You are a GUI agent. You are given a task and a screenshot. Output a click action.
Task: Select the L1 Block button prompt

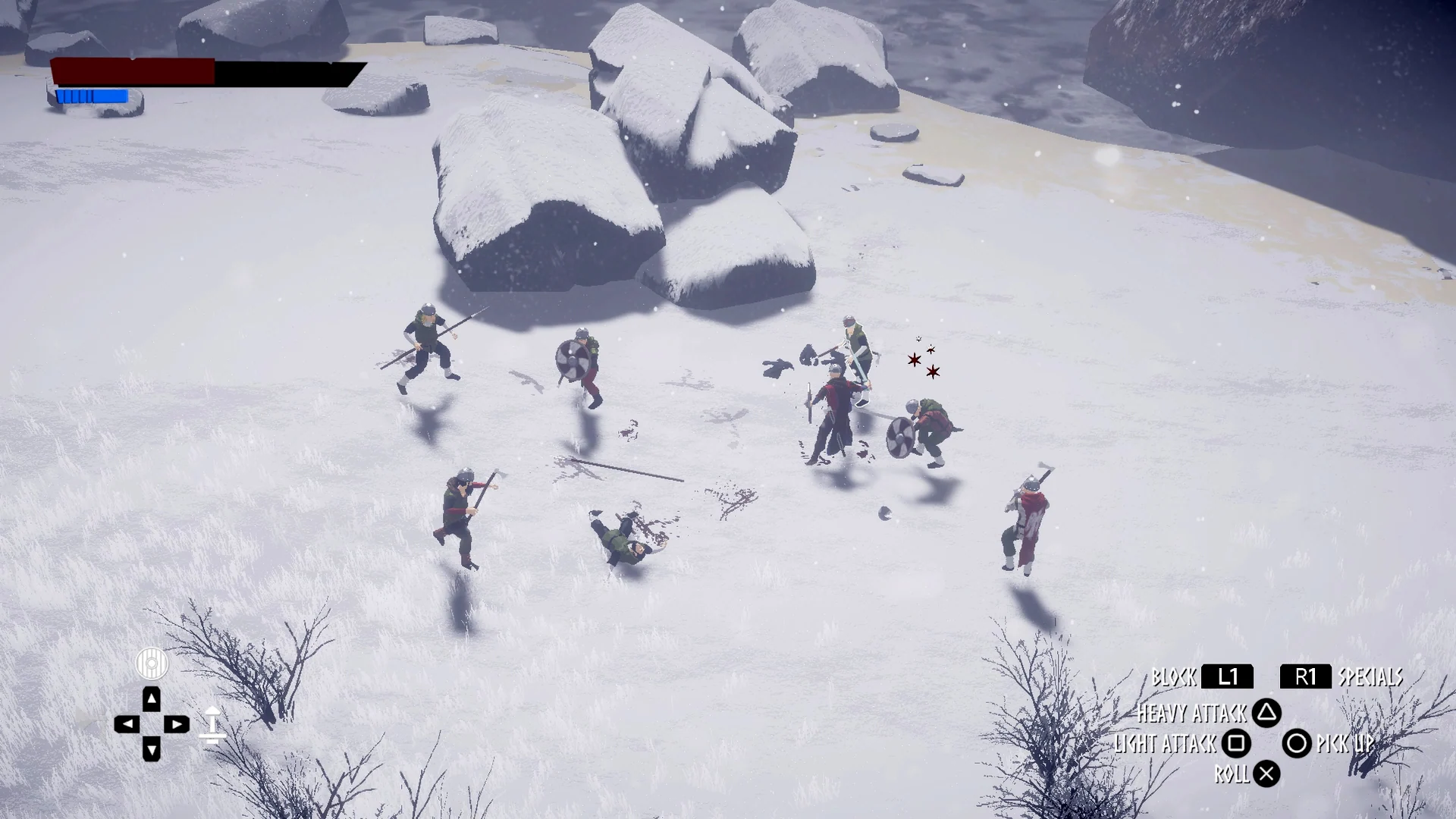1226,677
